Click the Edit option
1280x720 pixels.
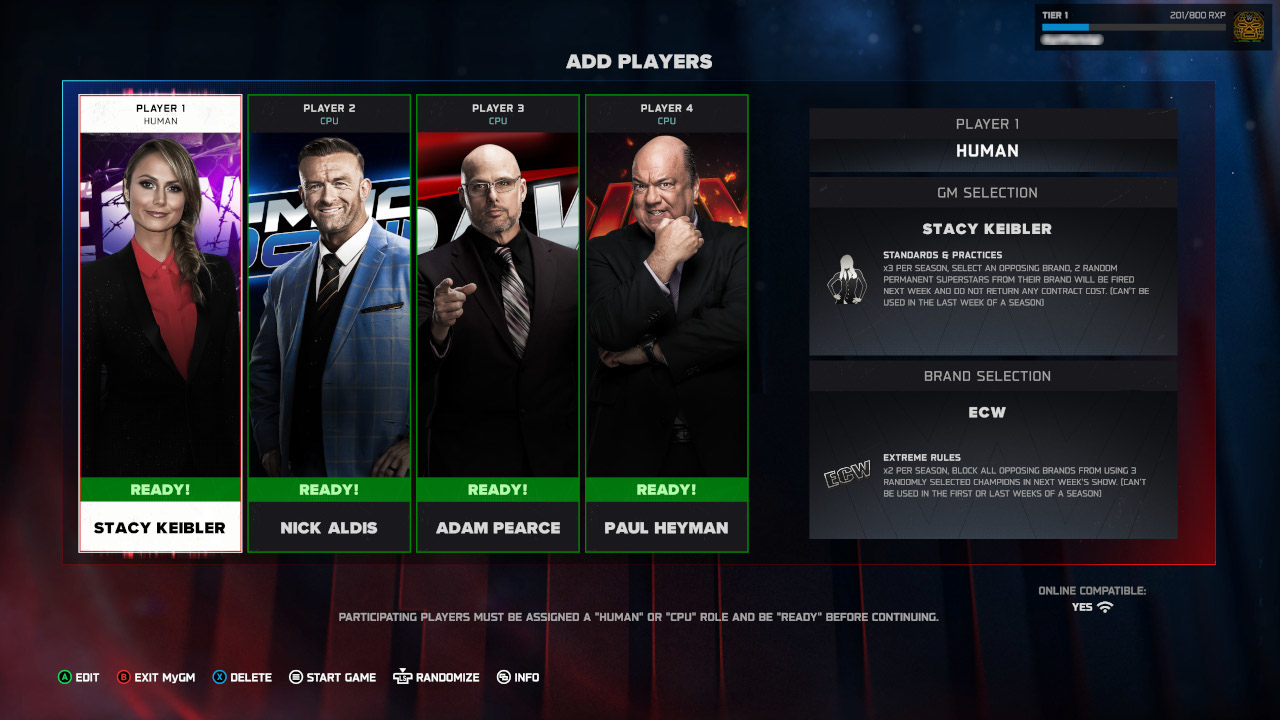pos(79,677)
